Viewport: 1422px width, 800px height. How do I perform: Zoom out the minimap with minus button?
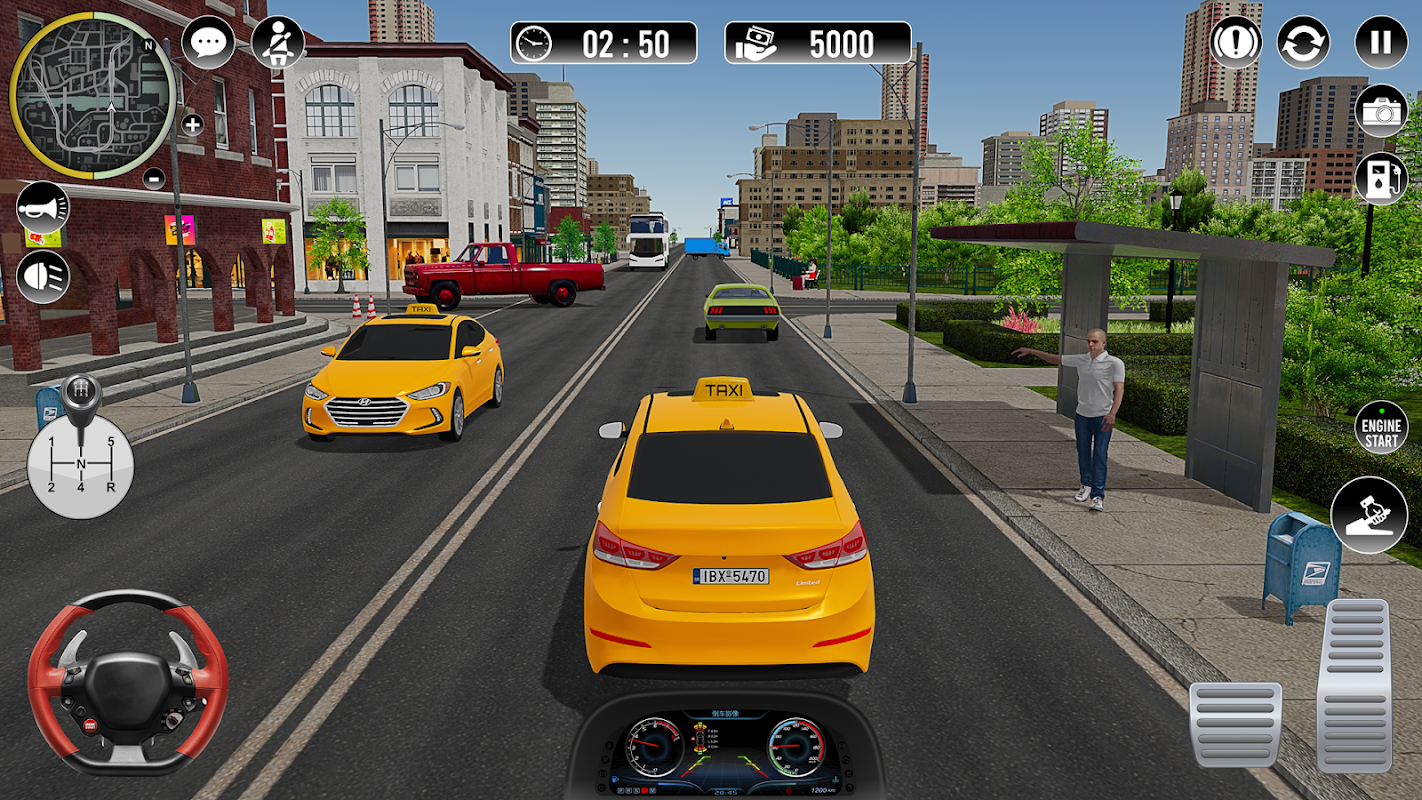coord(153,179)
